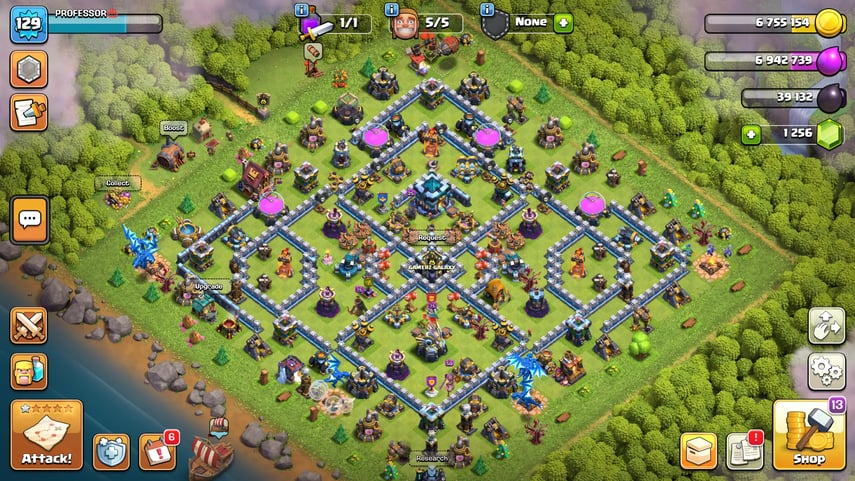855x481 pixels.
Task: Open the crossed swords button
Action: tap(29, 326)
